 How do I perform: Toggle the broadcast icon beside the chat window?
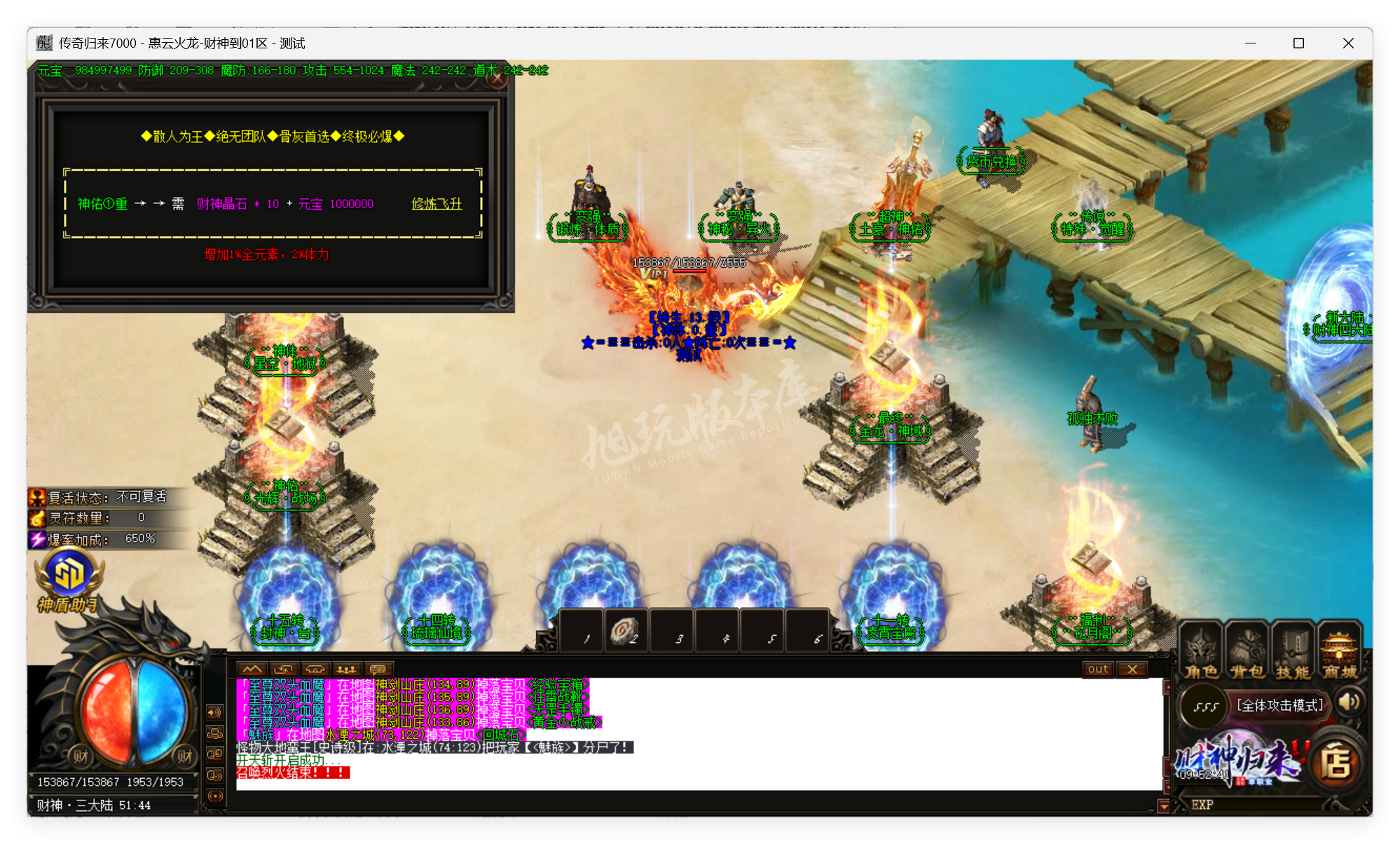(214, 796)
